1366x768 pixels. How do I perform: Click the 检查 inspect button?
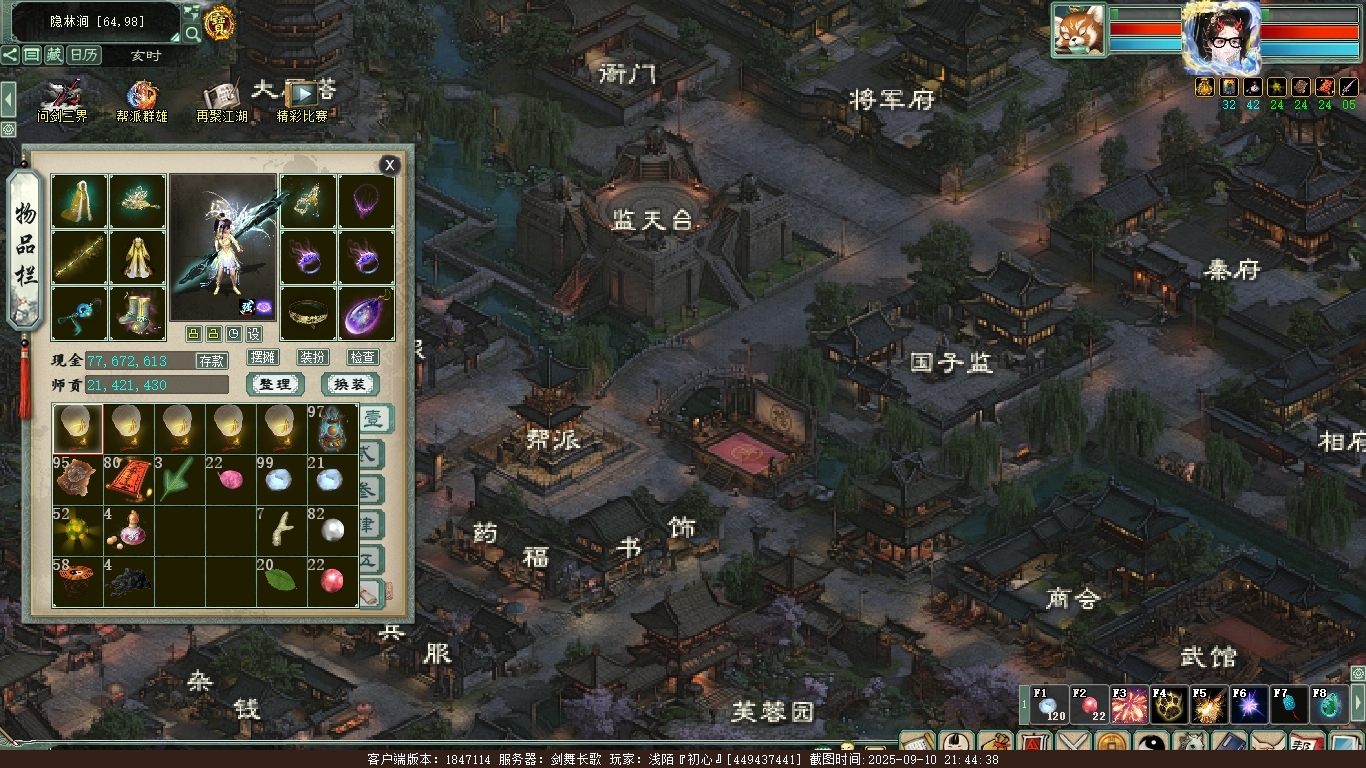(362, 357)
